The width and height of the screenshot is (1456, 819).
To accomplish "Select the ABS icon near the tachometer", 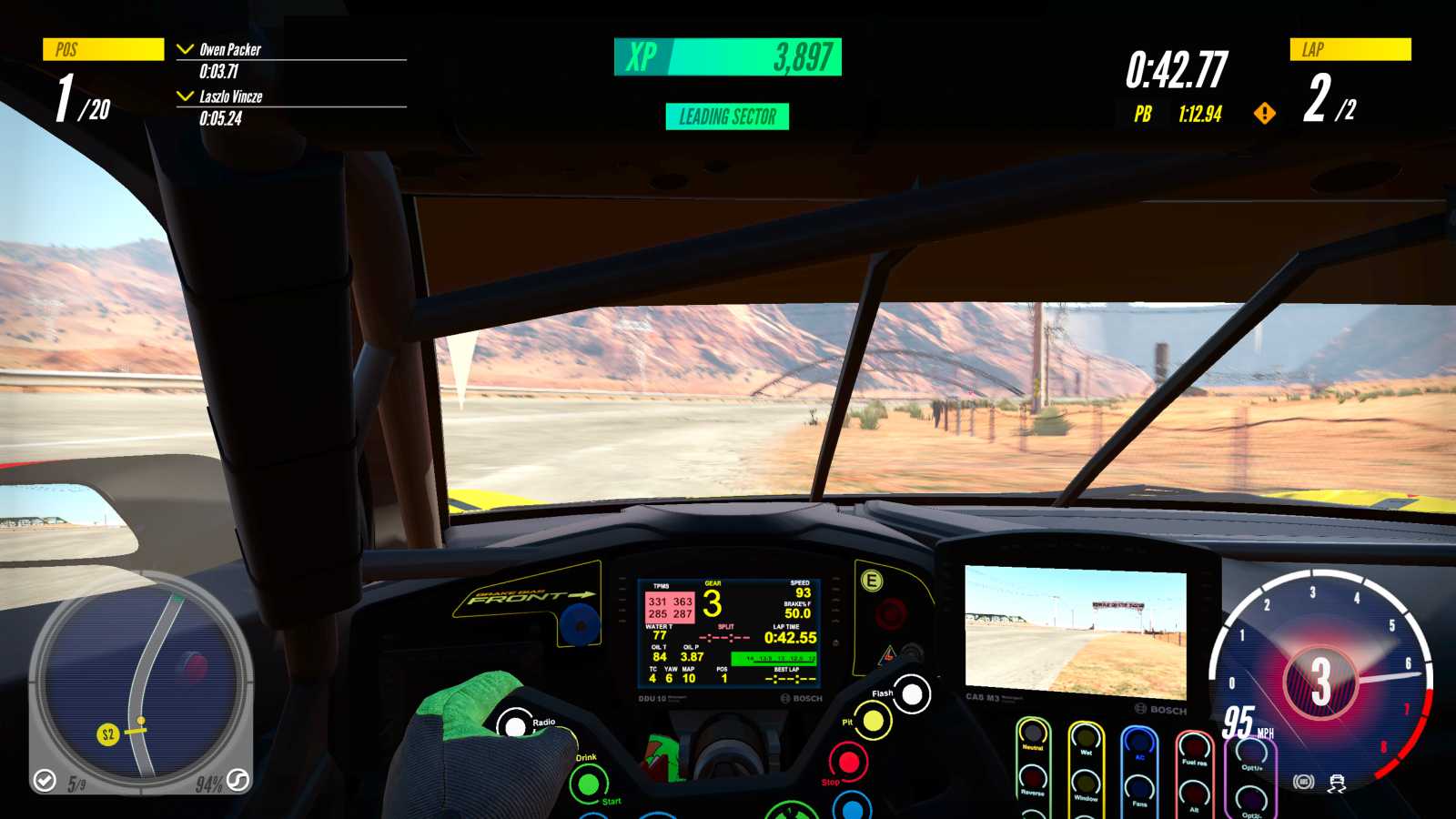I will click(1304, 781).
